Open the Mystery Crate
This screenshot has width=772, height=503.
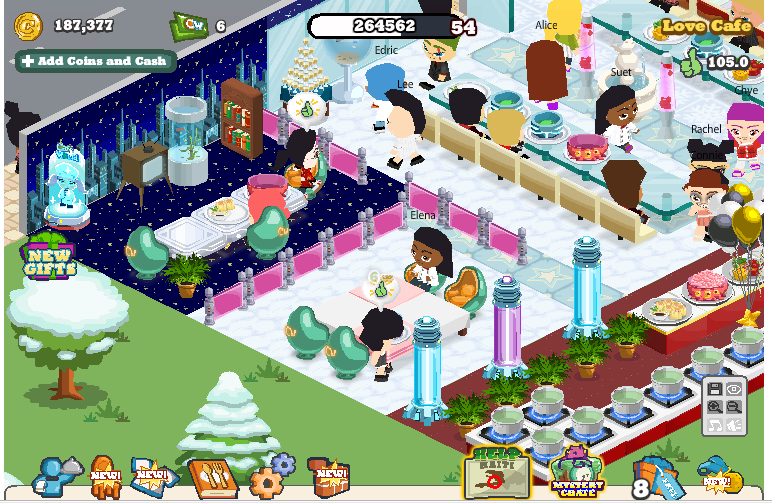coord(577,472)
